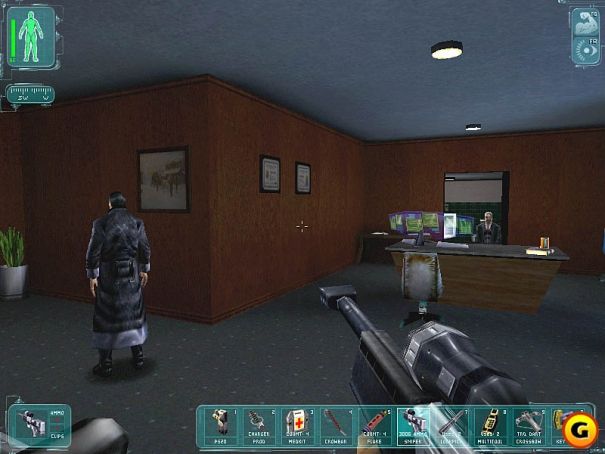Select the multitool slot

click(490, 425)
